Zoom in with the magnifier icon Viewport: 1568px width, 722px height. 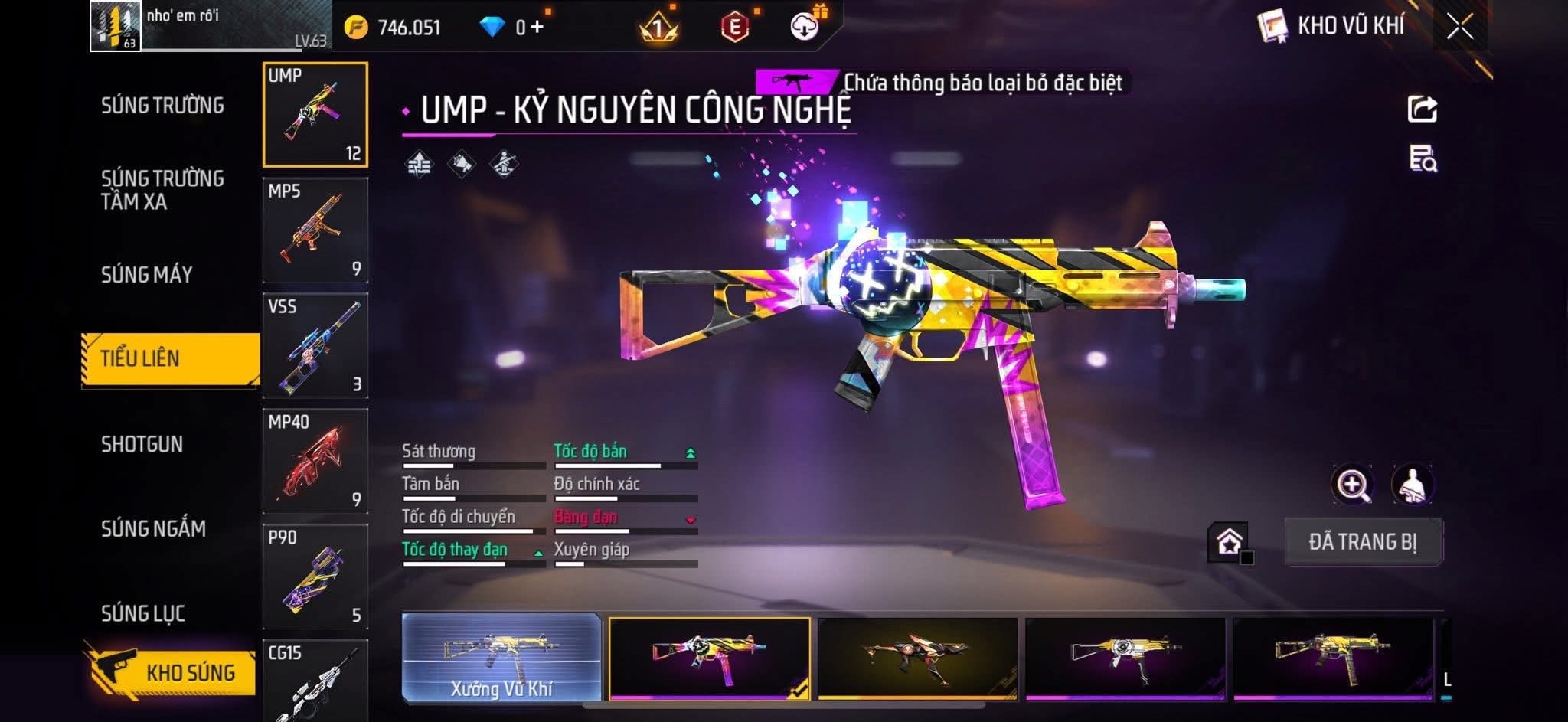point(1353,485)
